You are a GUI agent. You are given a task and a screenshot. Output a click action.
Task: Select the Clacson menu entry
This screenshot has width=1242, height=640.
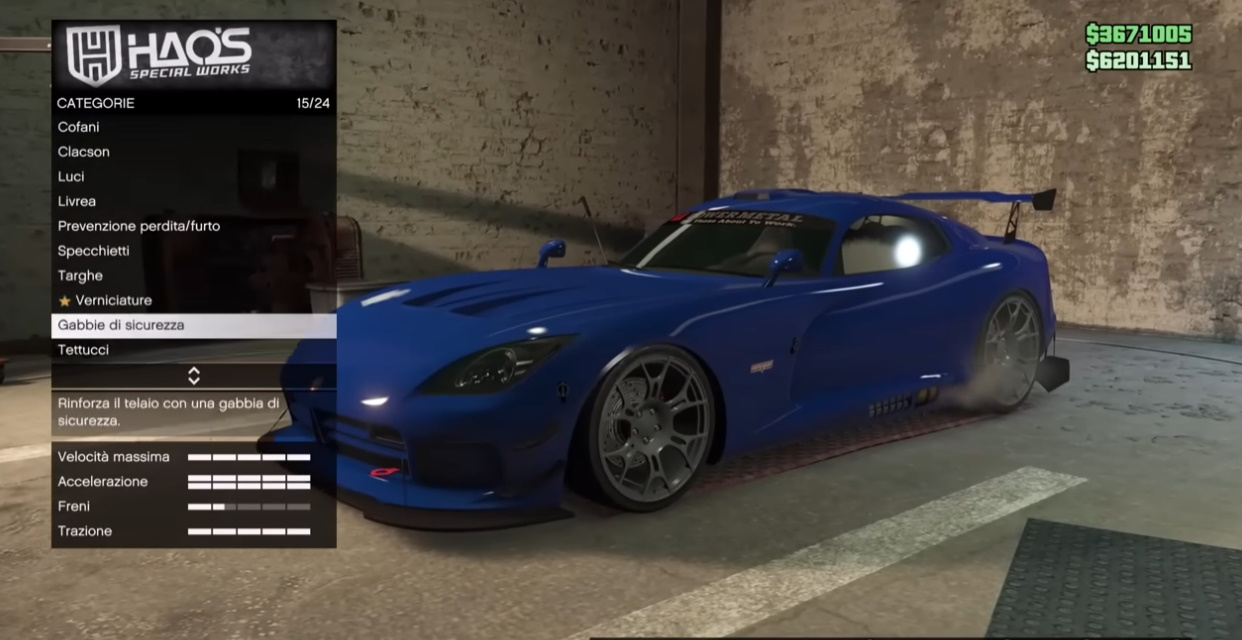point(193,152)
